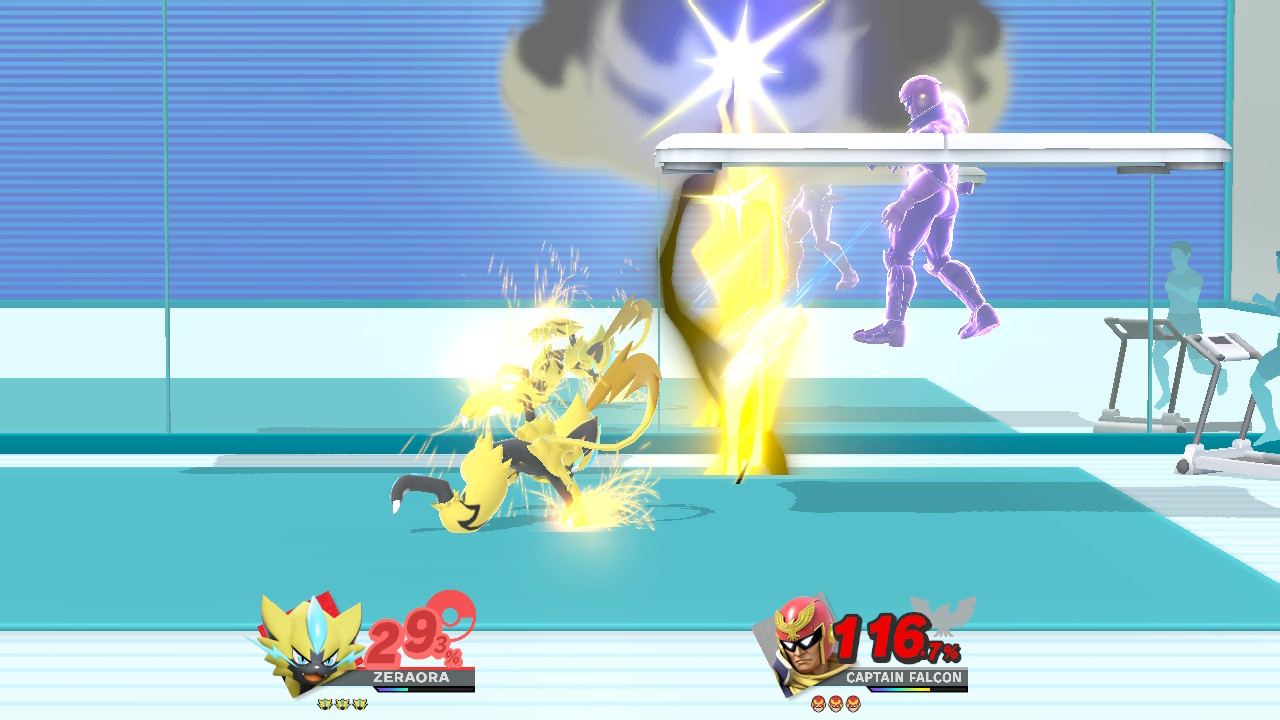
Task: Select Zeraora's third stock icon
Action: tap(360, 703)
